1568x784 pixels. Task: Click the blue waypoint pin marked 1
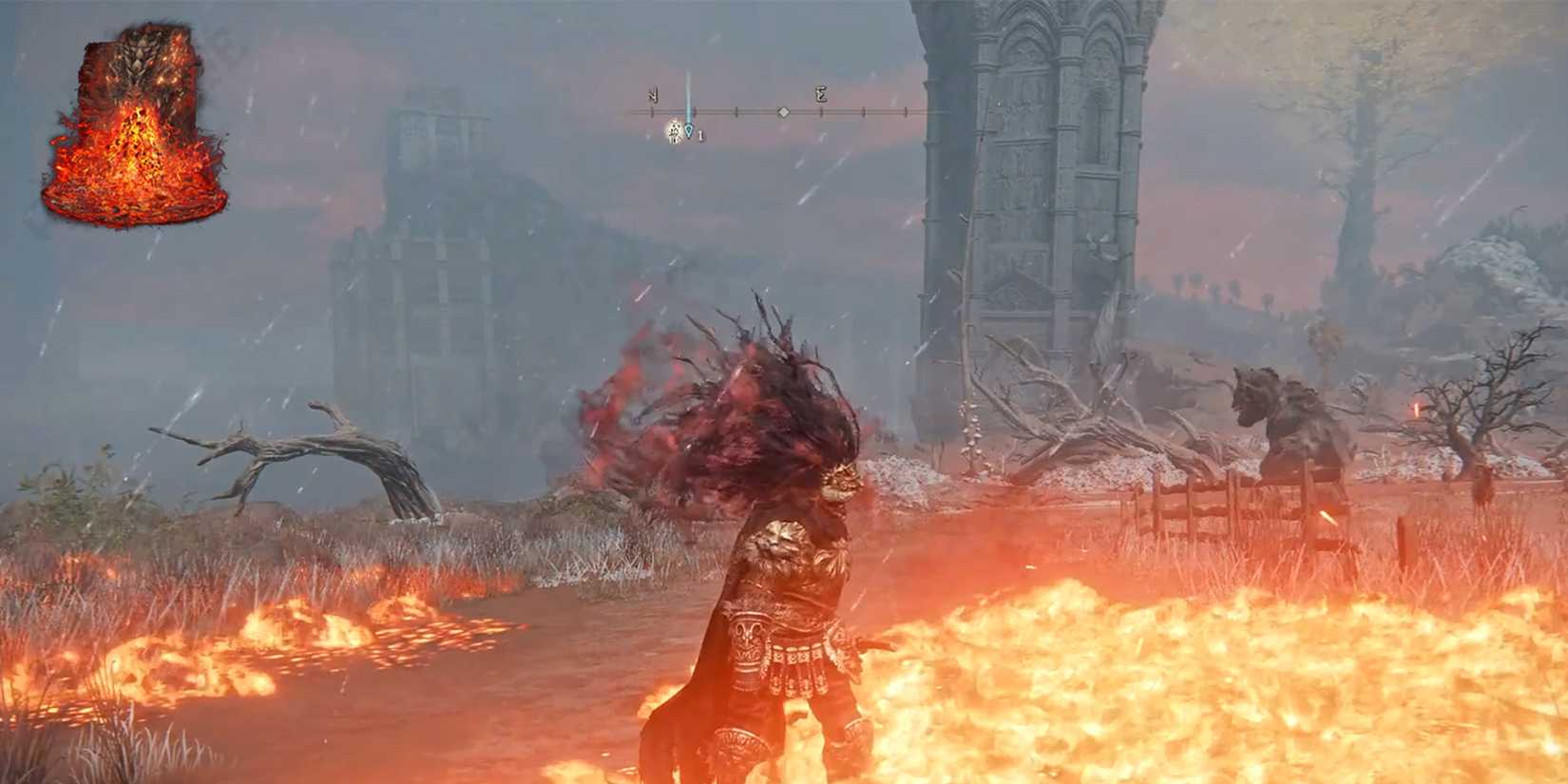click(x=689, y=128)
